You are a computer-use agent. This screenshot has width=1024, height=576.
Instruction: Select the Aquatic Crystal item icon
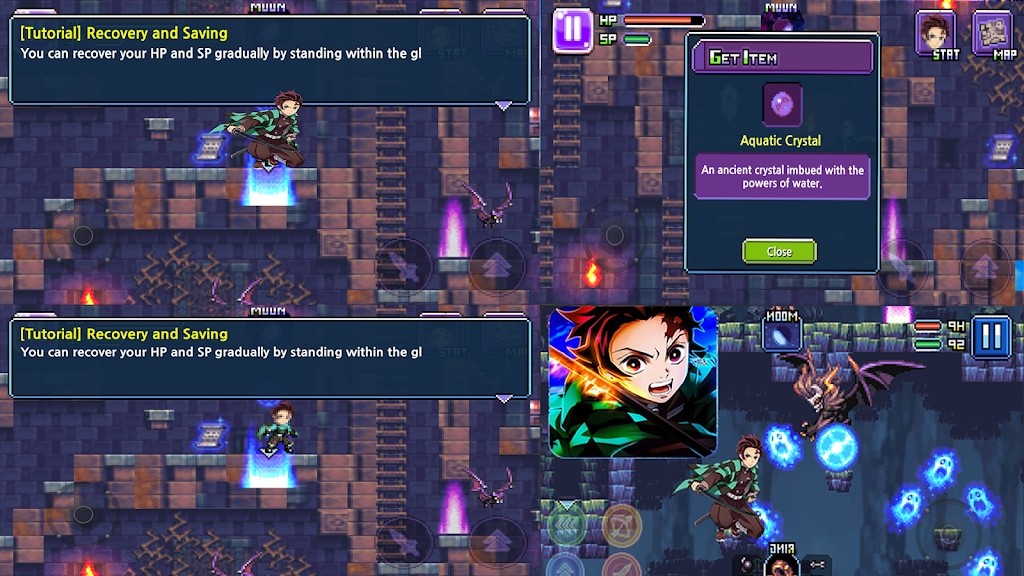coord(782,105)
